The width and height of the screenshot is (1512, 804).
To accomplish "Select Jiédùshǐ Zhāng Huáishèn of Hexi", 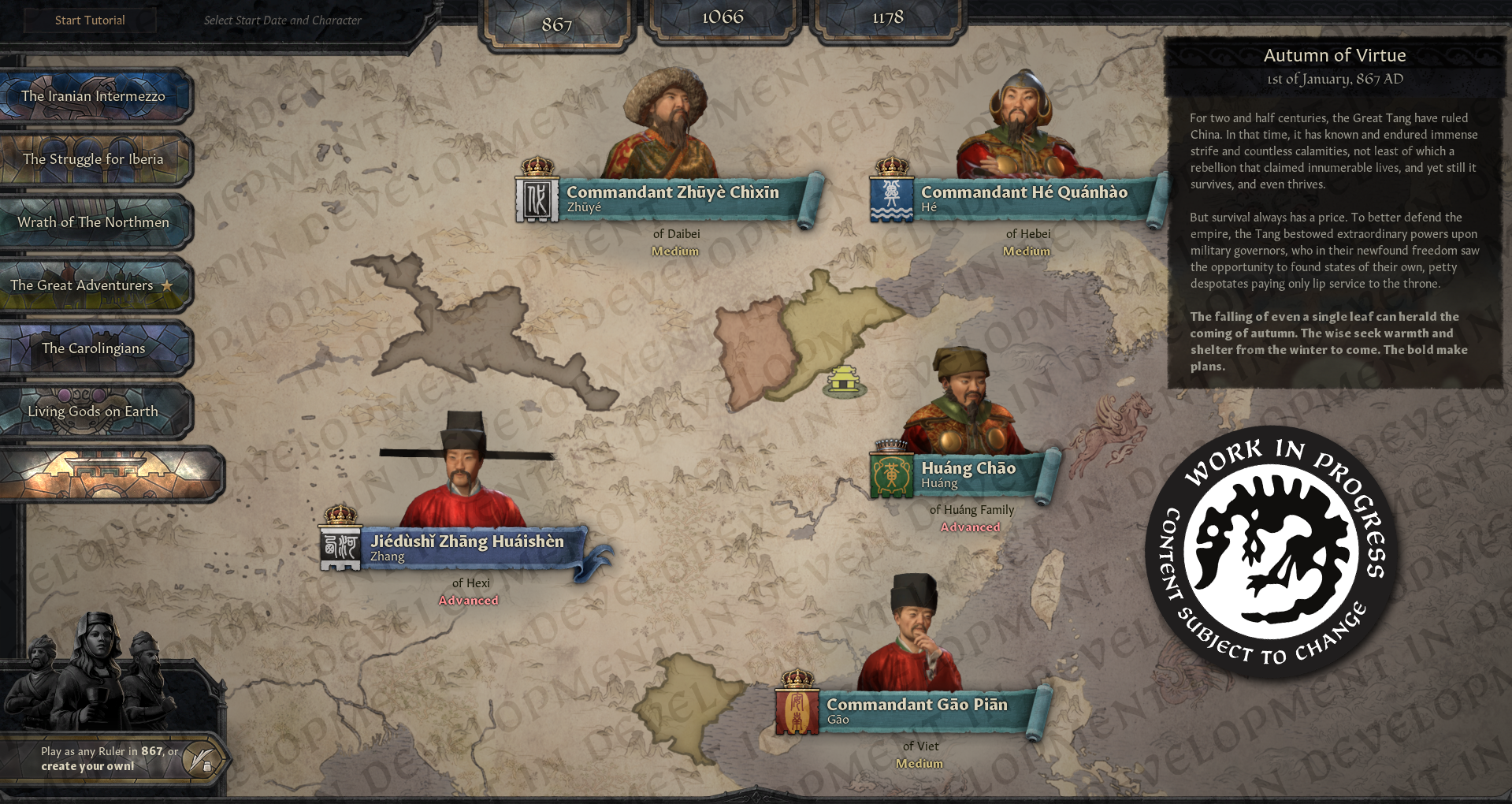I will 466,547.
